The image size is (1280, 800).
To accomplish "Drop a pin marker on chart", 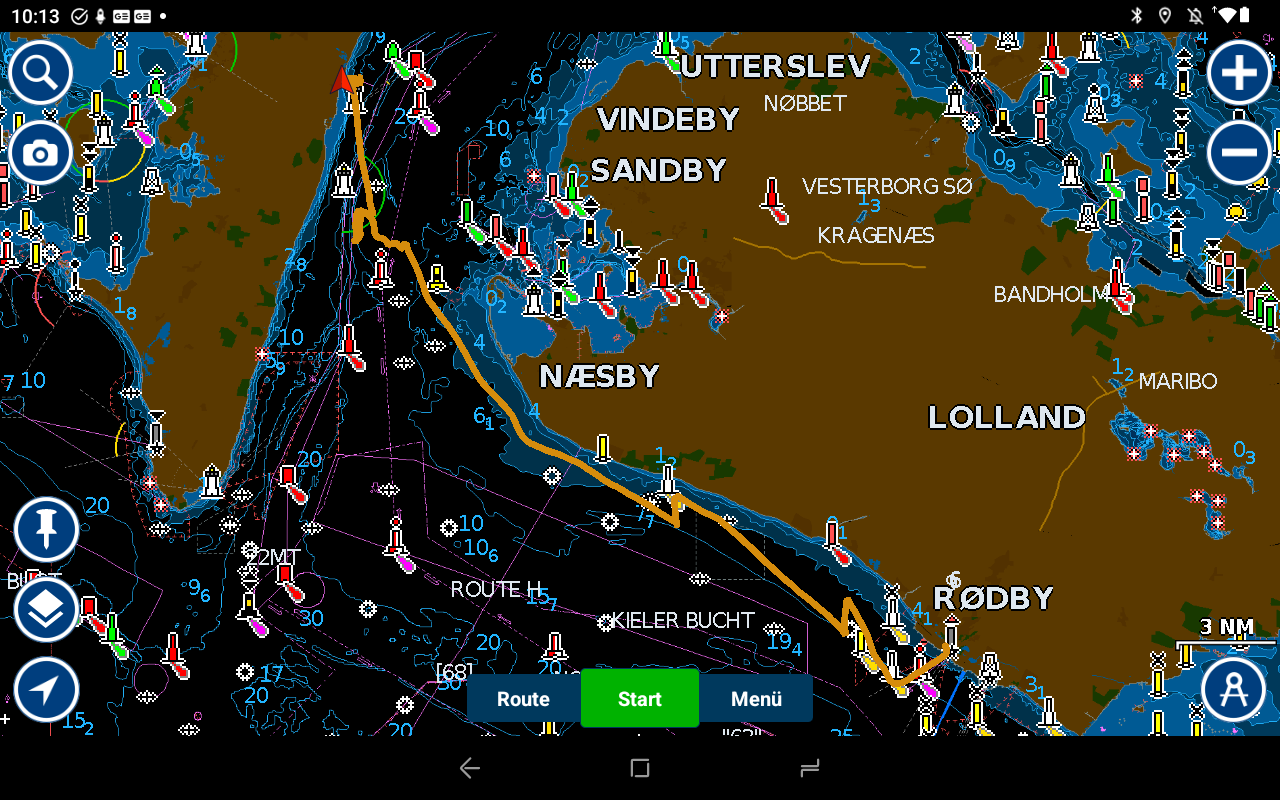I will click(x=46, y=530).
